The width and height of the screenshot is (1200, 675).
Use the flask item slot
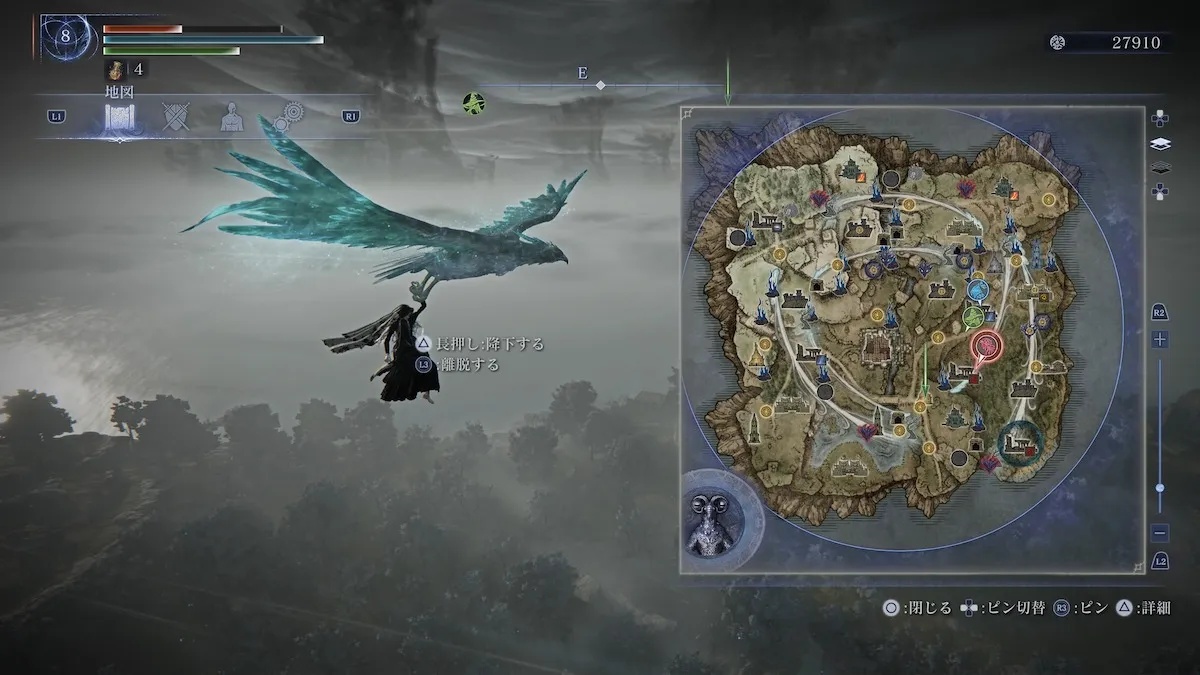pos(115,70)
